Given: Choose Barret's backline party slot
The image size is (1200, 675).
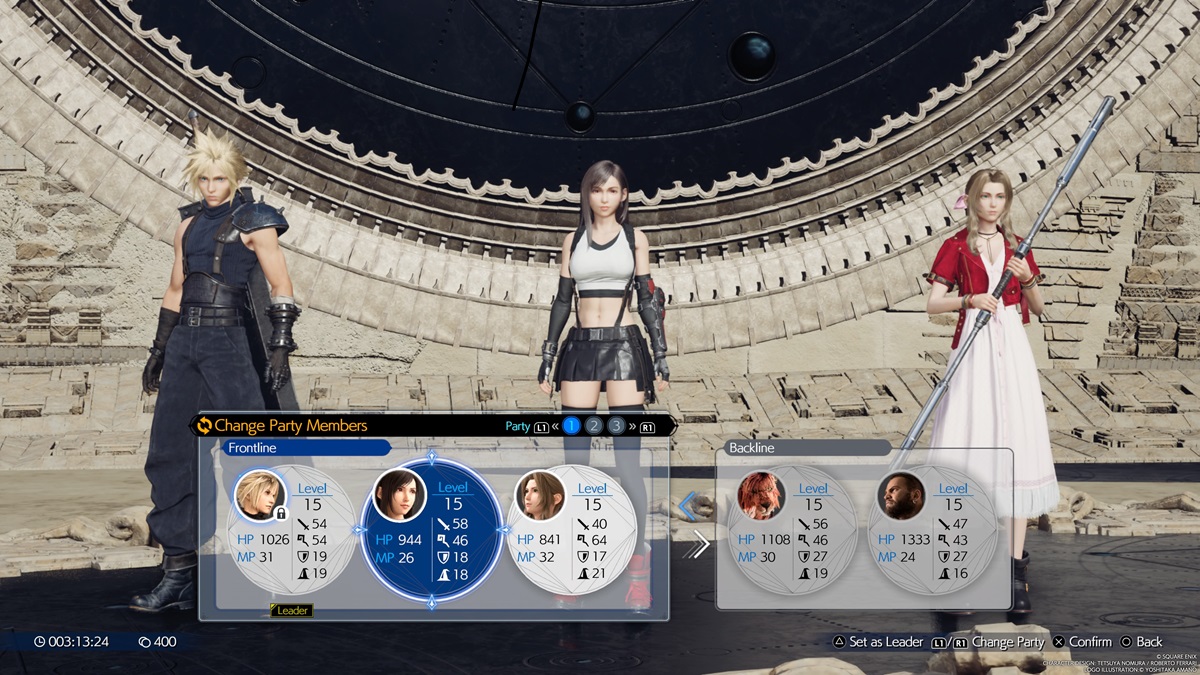Looking at the screenshot, I should 932,530.
